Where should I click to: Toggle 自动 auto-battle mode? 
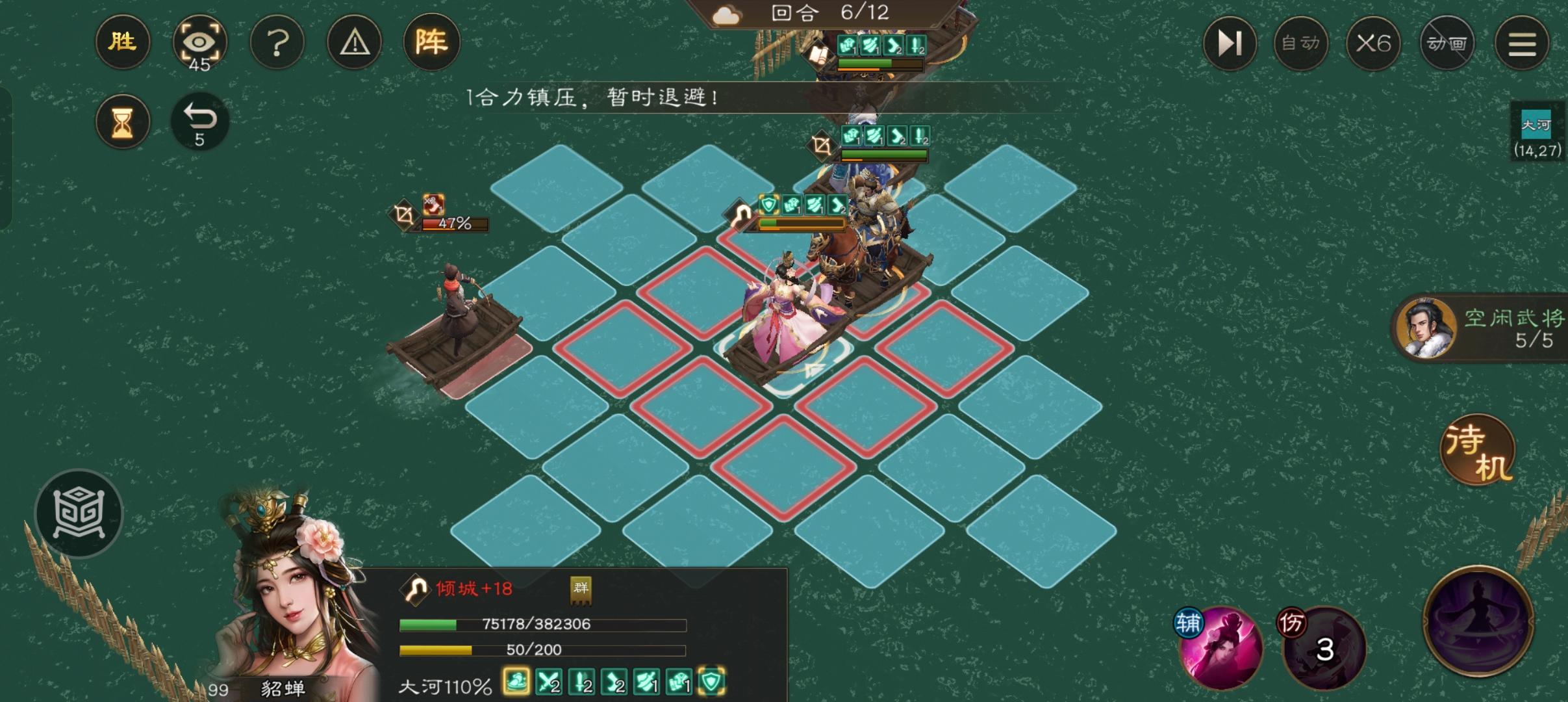pos(1301,43)
